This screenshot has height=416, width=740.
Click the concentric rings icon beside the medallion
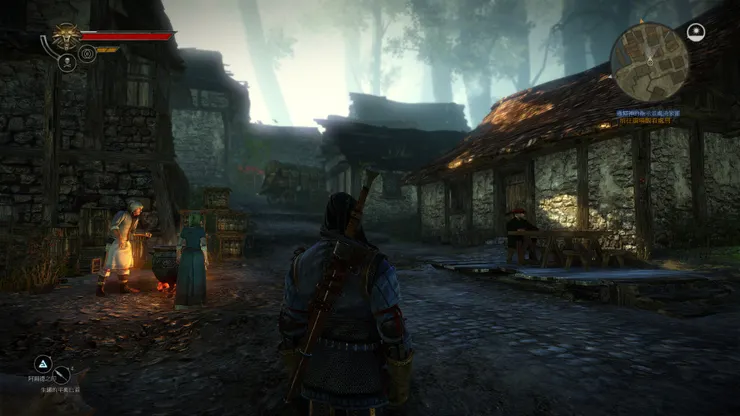[x=87, y=54]
